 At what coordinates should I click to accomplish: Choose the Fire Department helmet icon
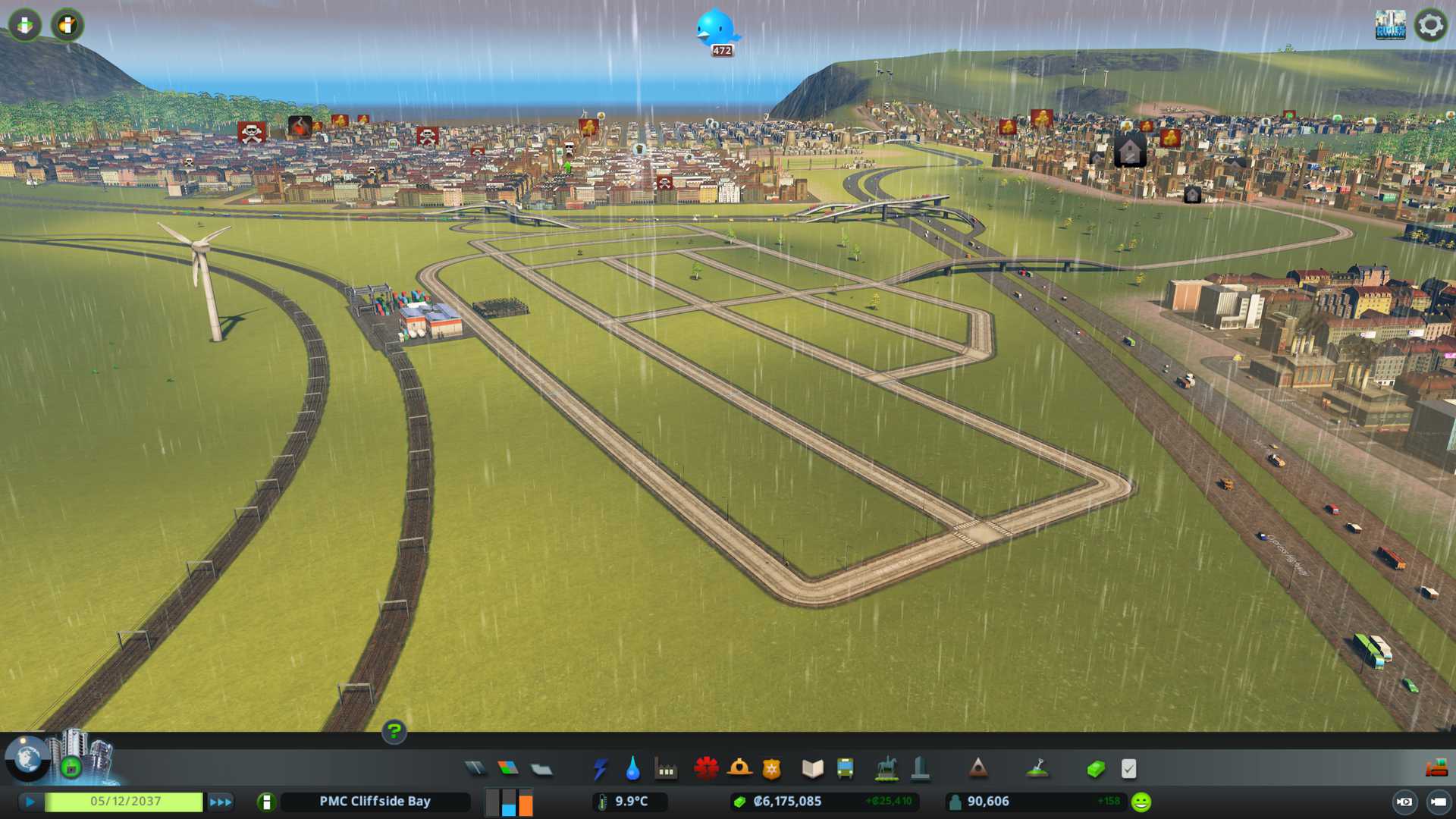[x=739, y=769]
